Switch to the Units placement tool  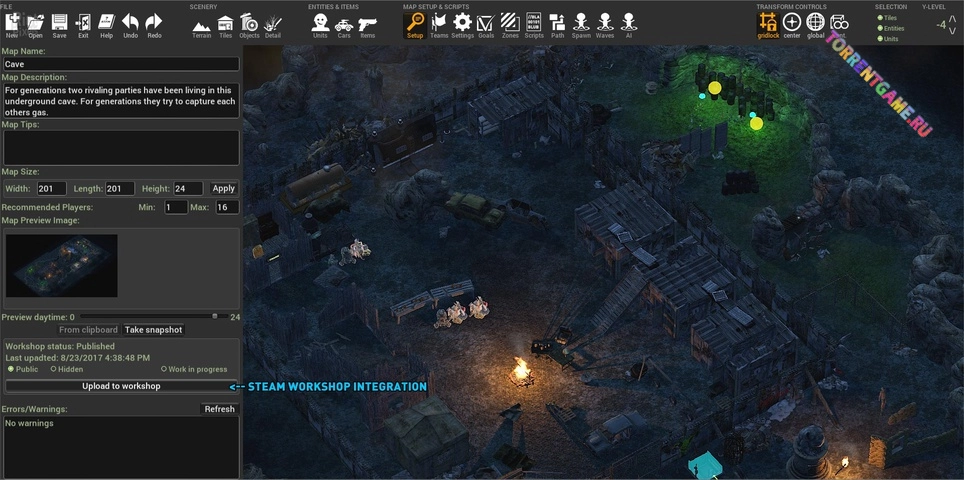(320, 23)
